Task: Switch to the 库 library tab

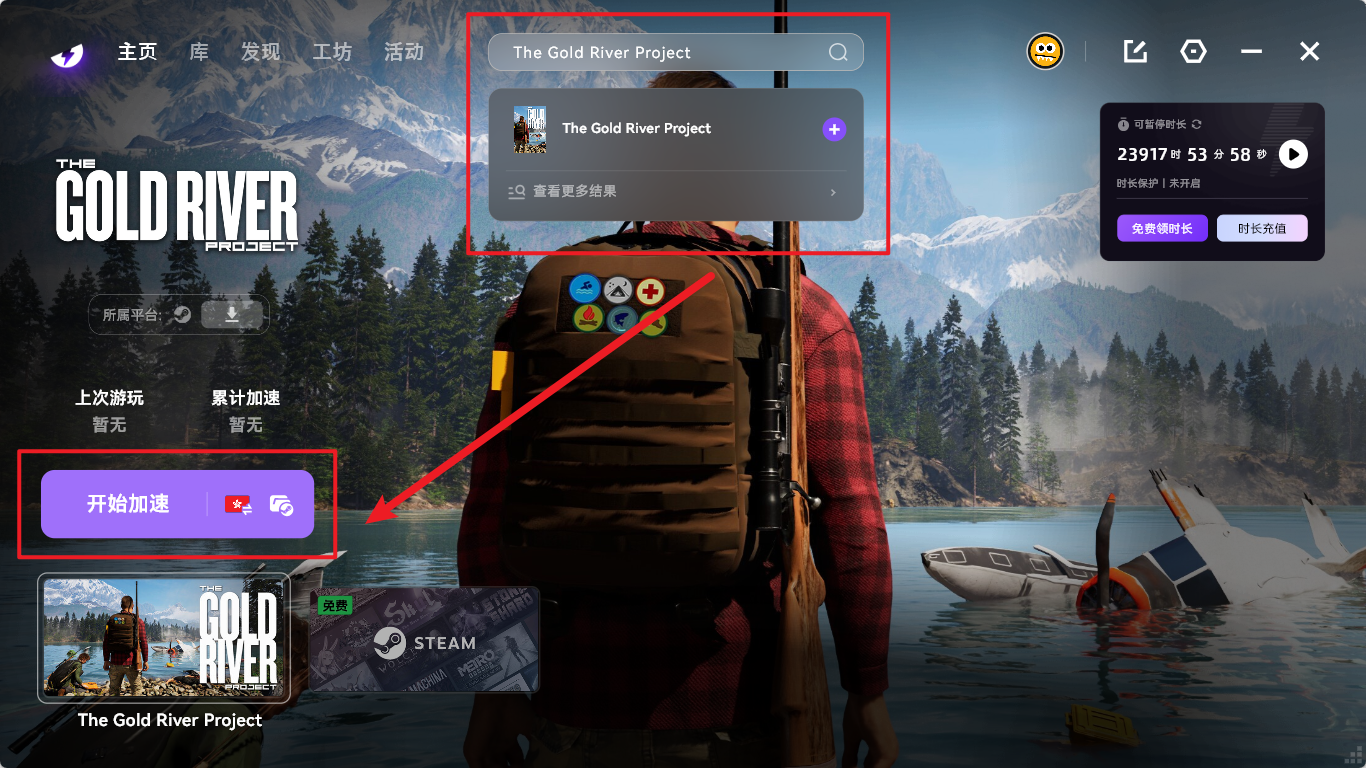Action: click(x=199, y=52)
